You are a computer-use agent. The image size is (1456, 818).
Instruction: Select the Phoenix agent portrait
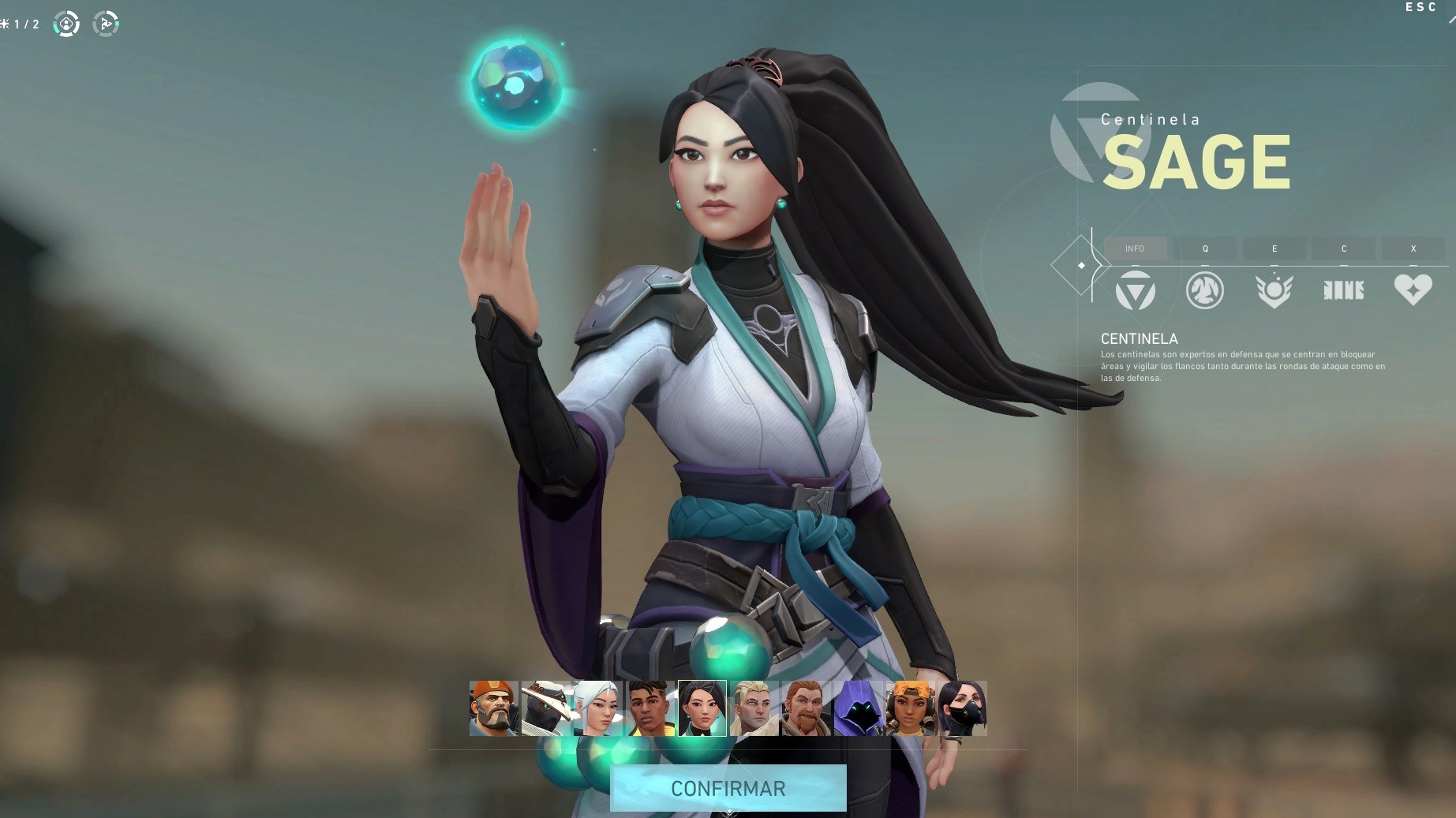pyautogui.click(x=649, y=708)
